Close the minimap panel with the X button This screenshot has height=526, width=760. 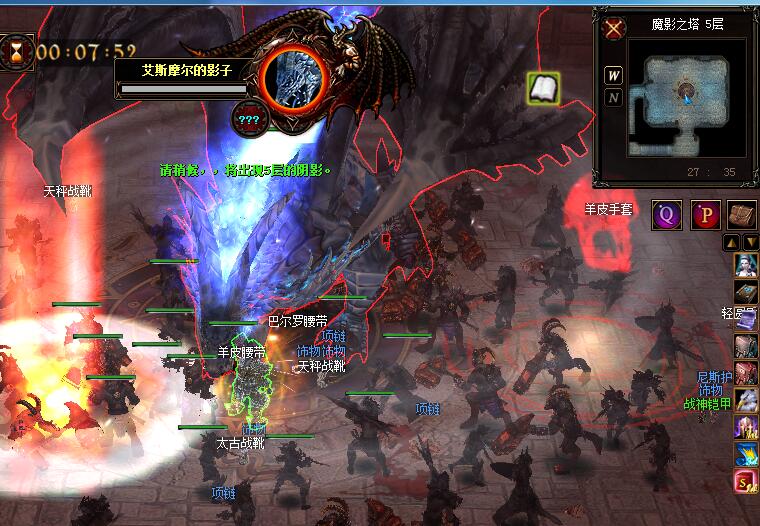(613, 27)
